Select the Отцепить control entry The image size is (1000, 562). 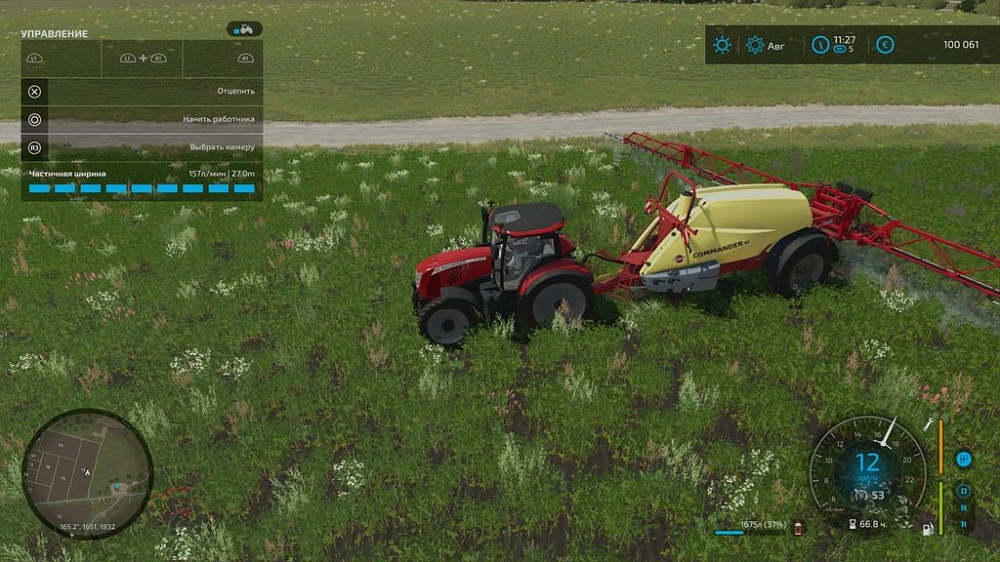(142, 91)
